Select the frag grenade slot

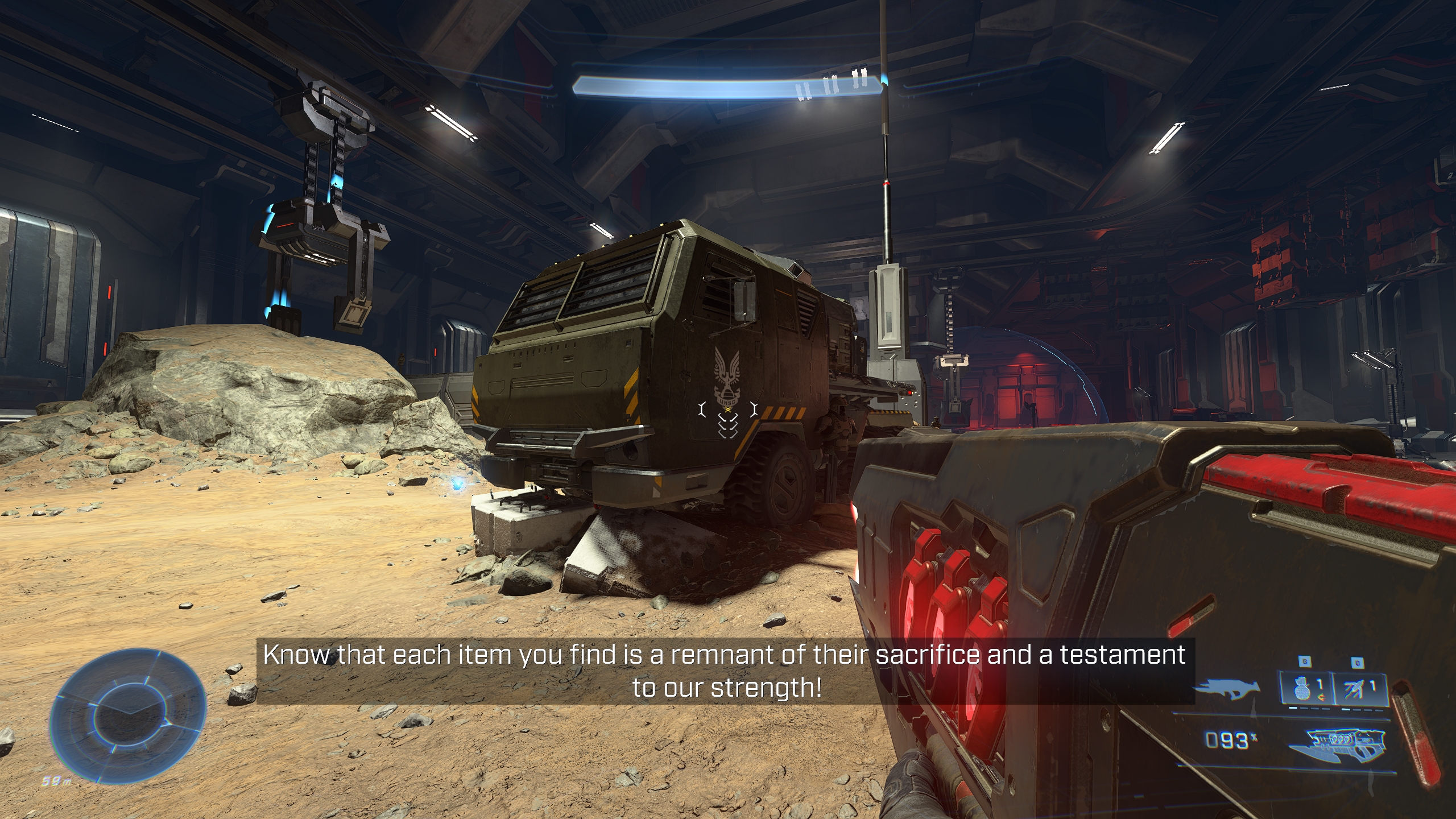coord(1306,689)
